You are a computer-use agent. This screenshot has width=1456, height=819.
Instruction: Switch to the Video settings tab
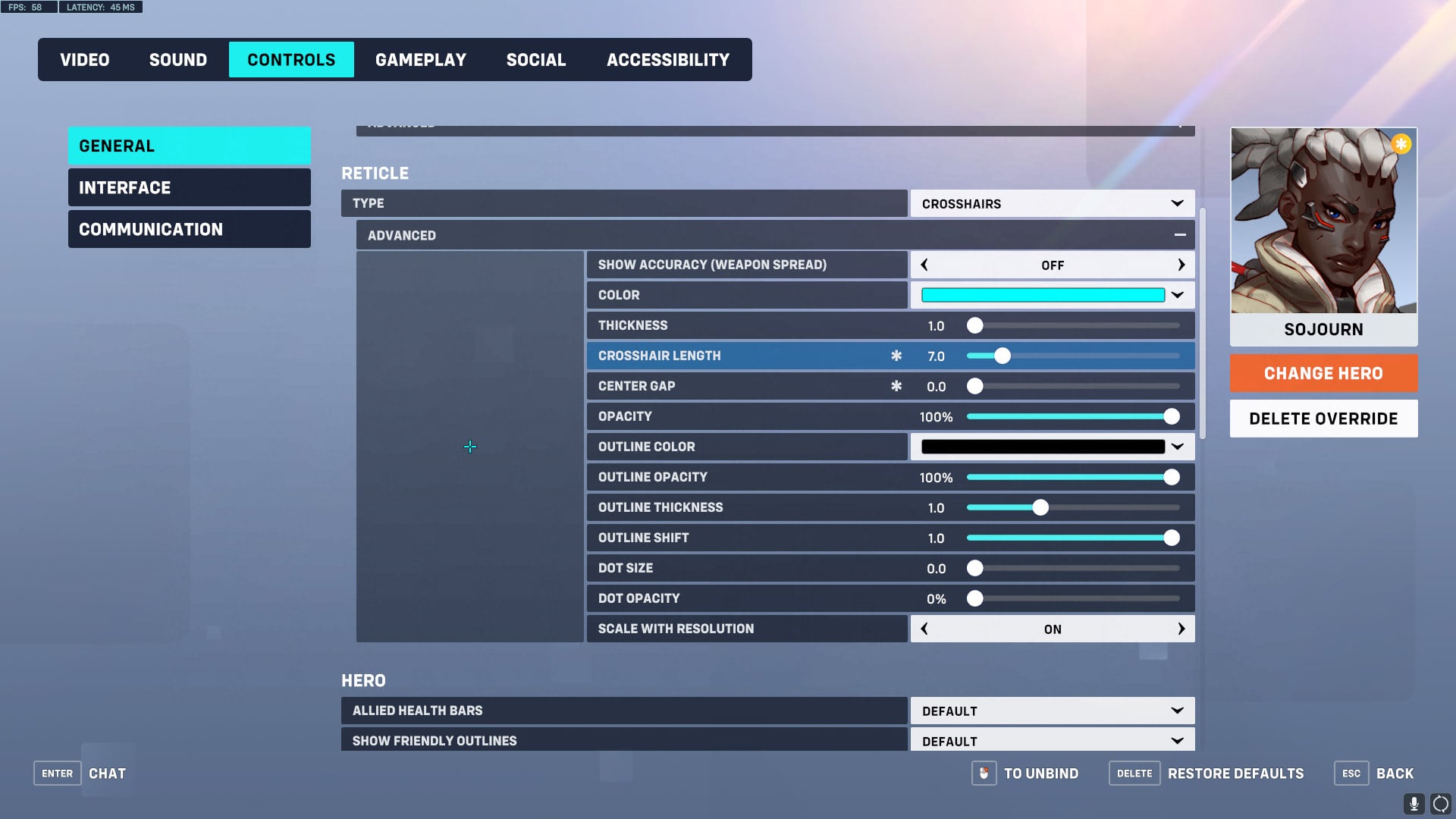click(x=84, y=59)
